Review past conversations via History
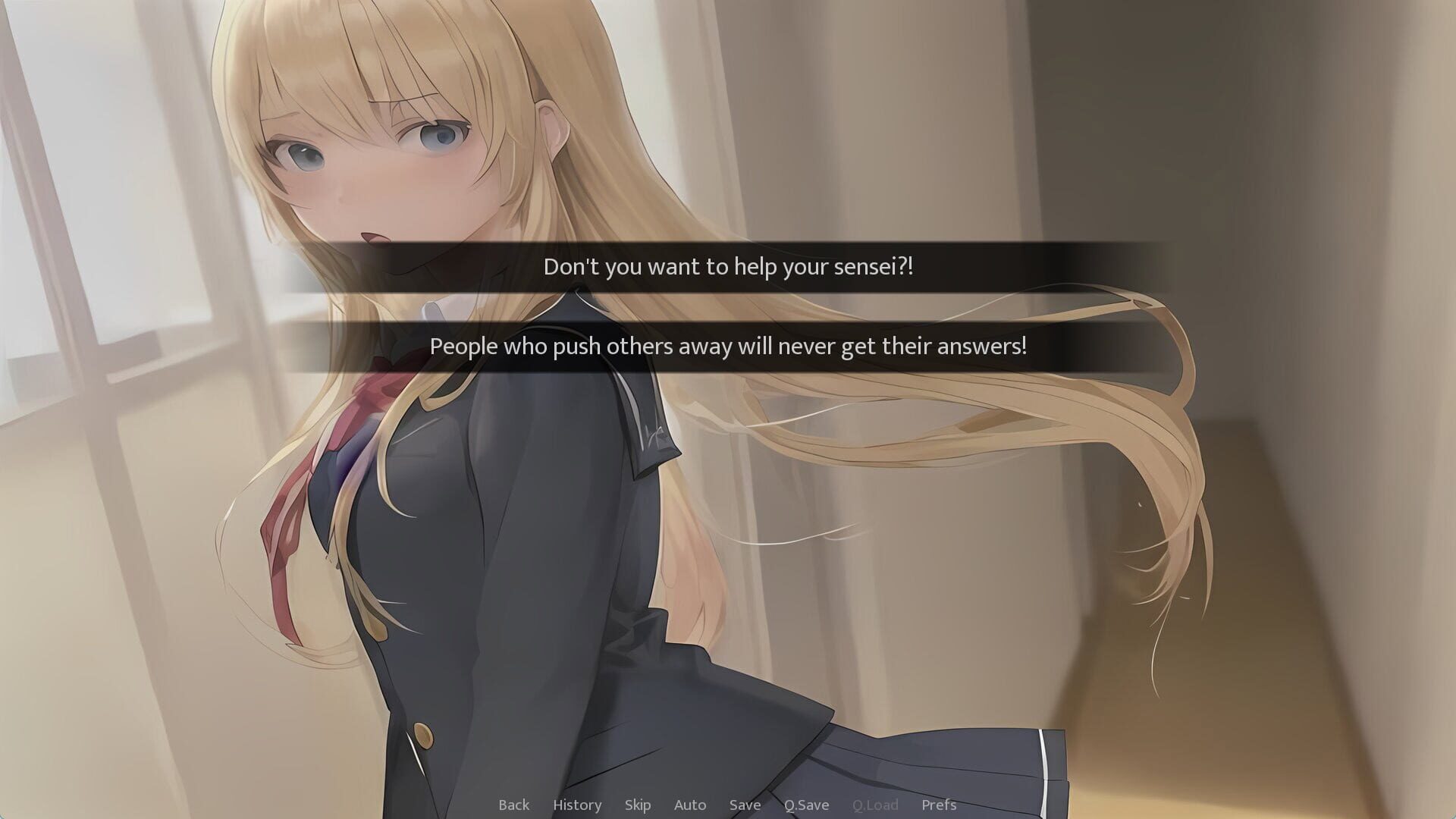 coord(577,805)
